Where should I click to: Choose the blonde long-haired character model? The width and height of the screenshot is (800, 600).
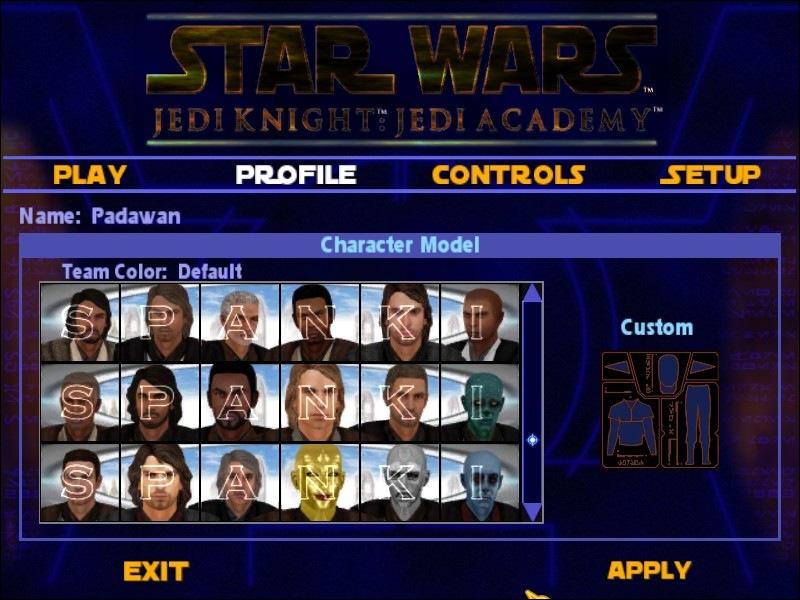[319, 402]
